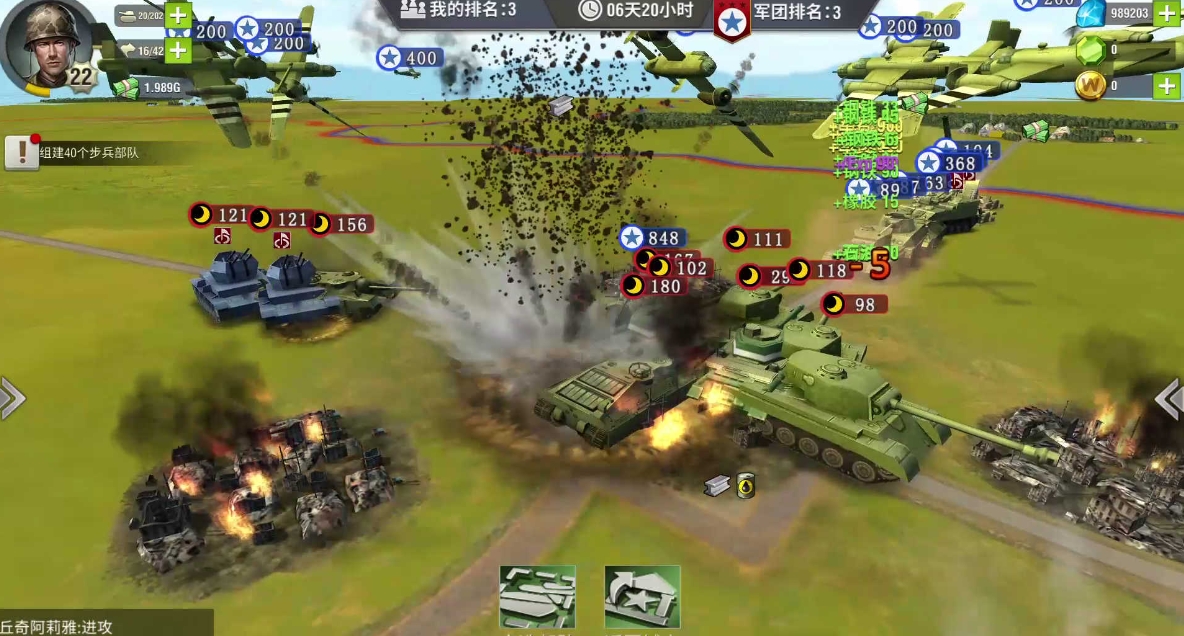Select the city layout icon button

coord(538,597)
